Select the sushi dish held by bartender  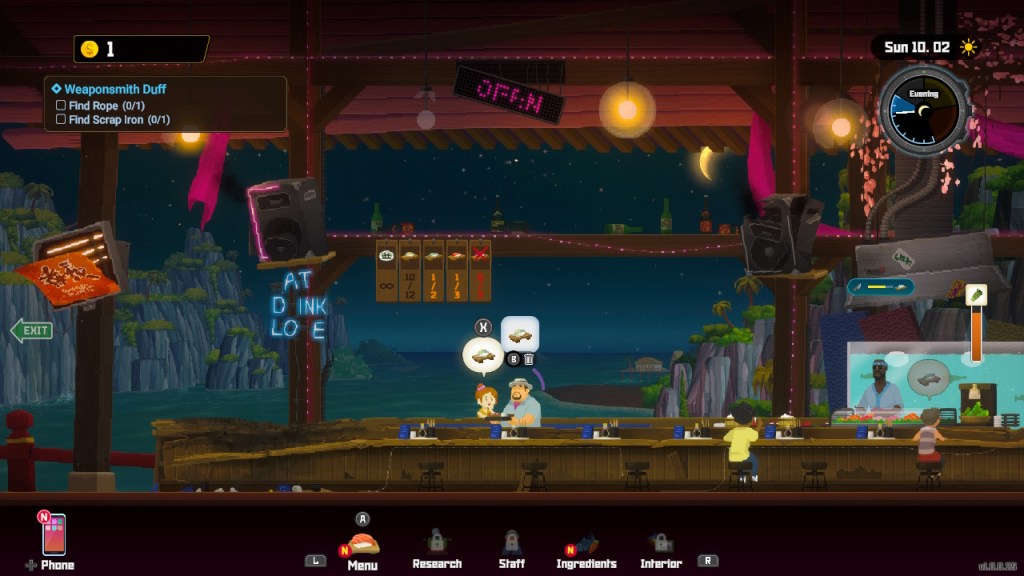click(520, 335)
